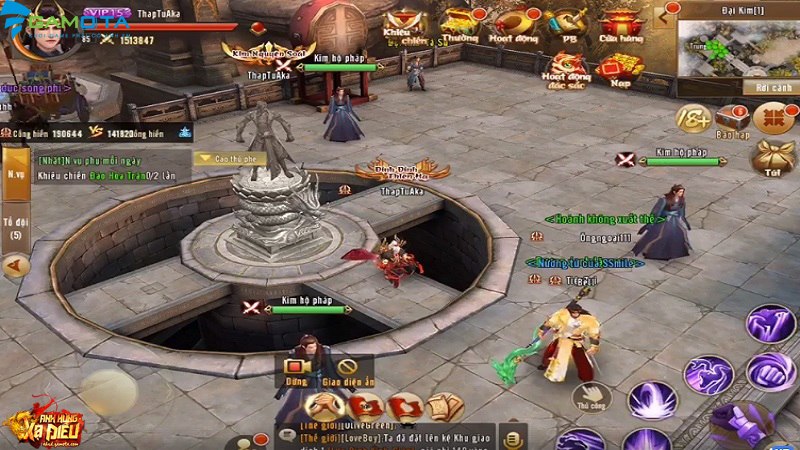
Task: Switch to the N.vụ quest tab
Action: point(16,172)
